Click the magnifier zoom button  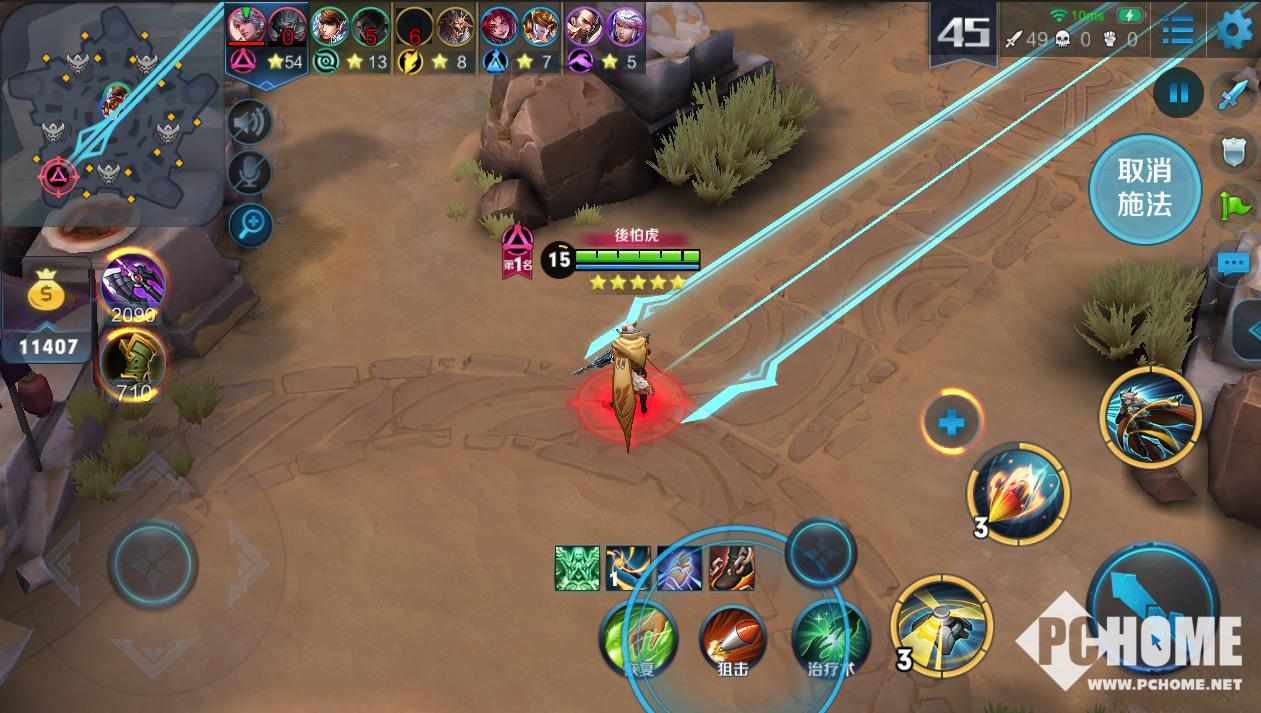(250, 225)
